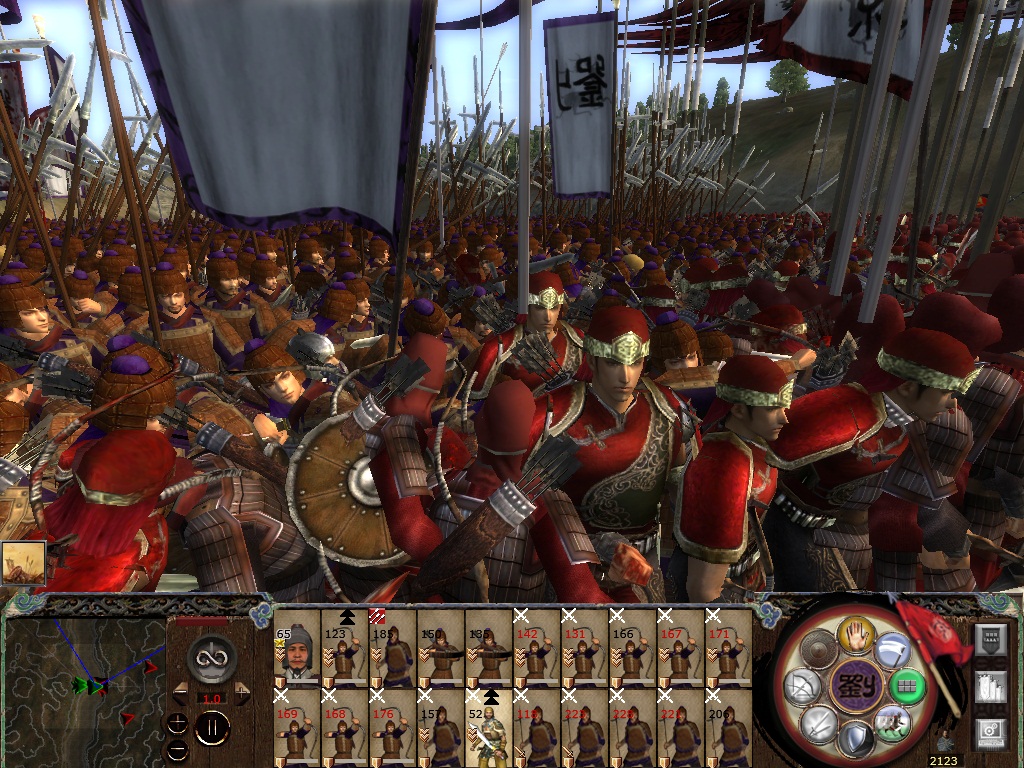
Task: Activate the guard mode shield button
Action: coord(857,741)
